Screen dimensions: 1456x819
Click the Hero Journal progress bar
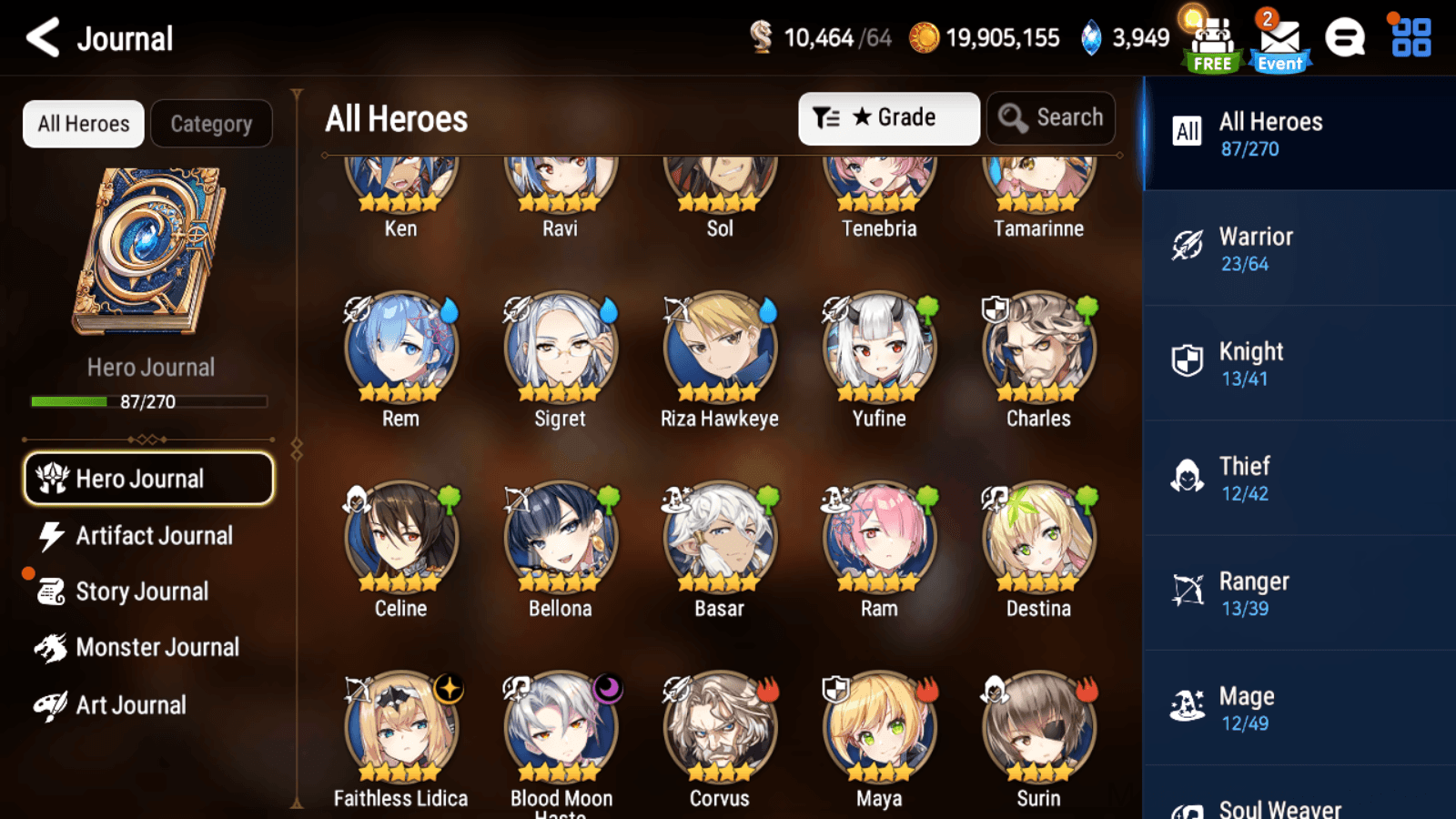(x=148, y=401)
